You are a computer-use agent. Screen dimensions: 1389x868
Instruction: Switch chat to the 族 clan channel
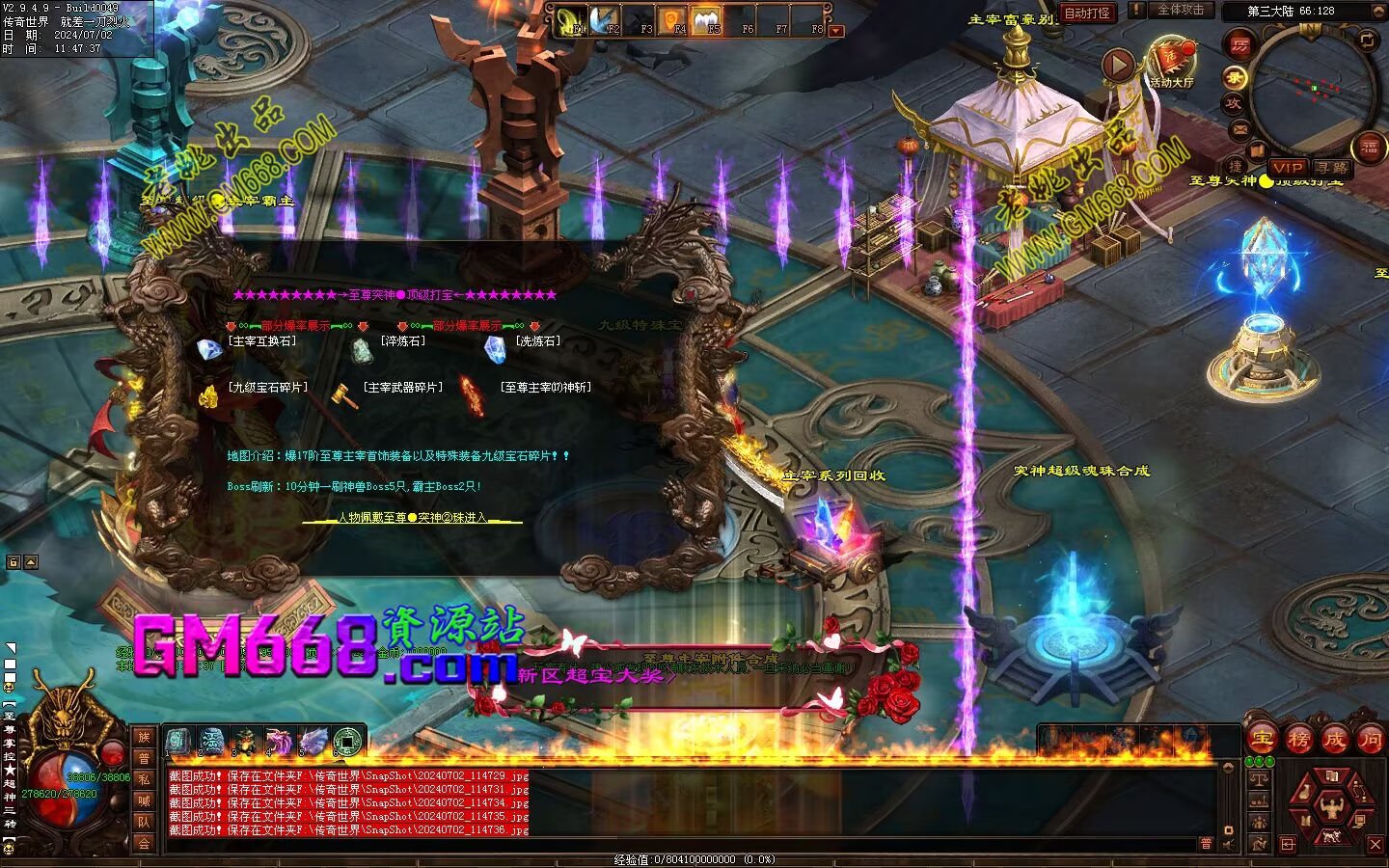click(144, 737)
